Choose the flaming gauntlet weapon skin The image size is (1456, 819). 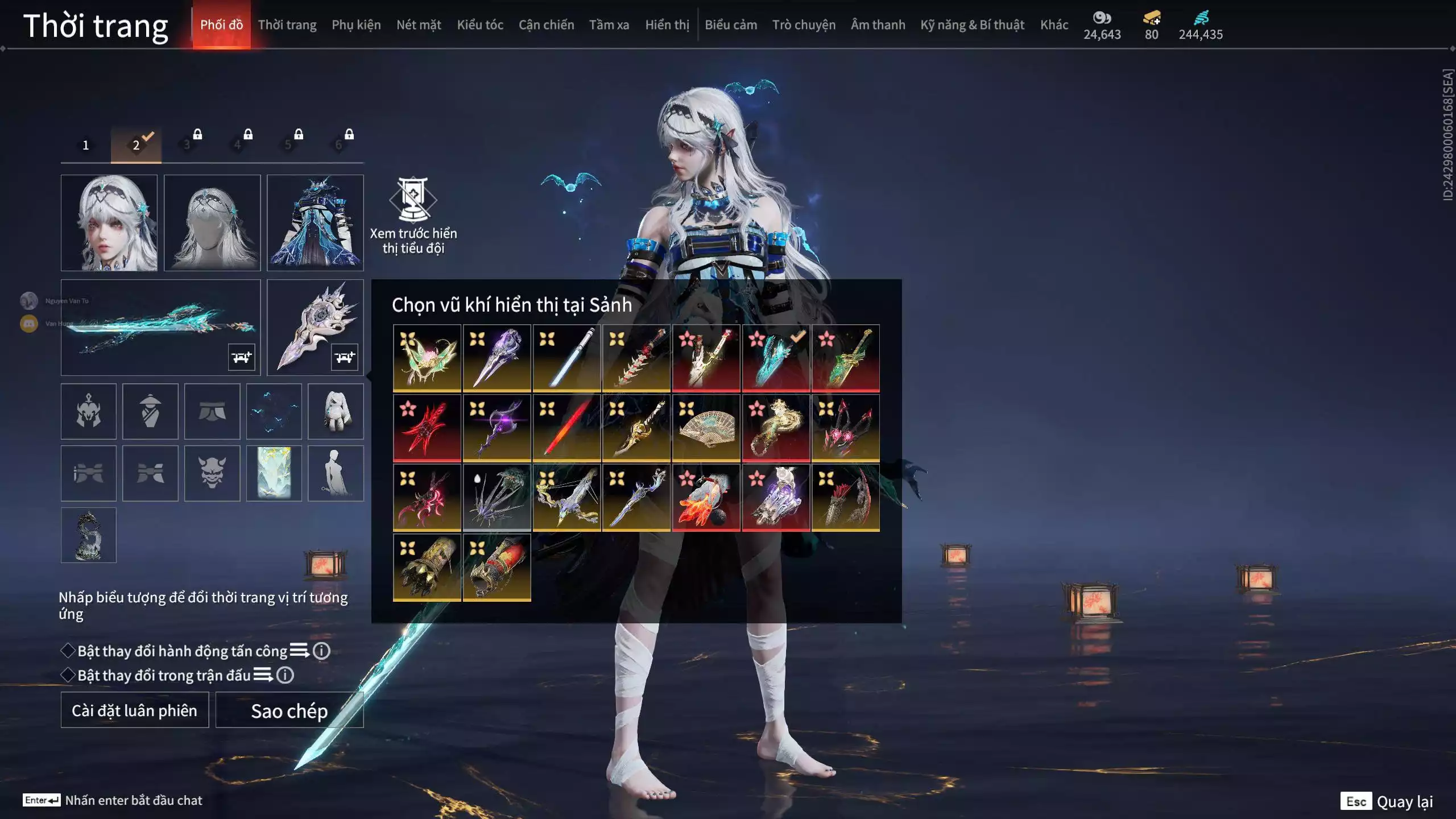tap(706, 498)
